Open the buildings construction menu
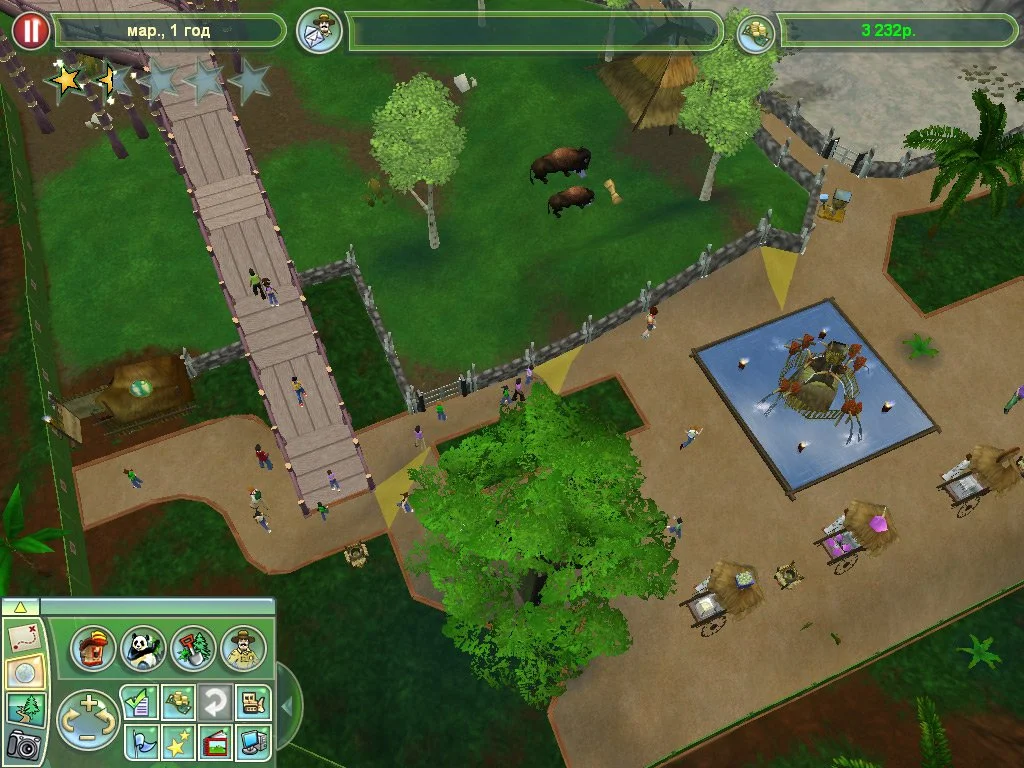The width and height of the screenshot is (1024, 768). (x=93, y=649)
